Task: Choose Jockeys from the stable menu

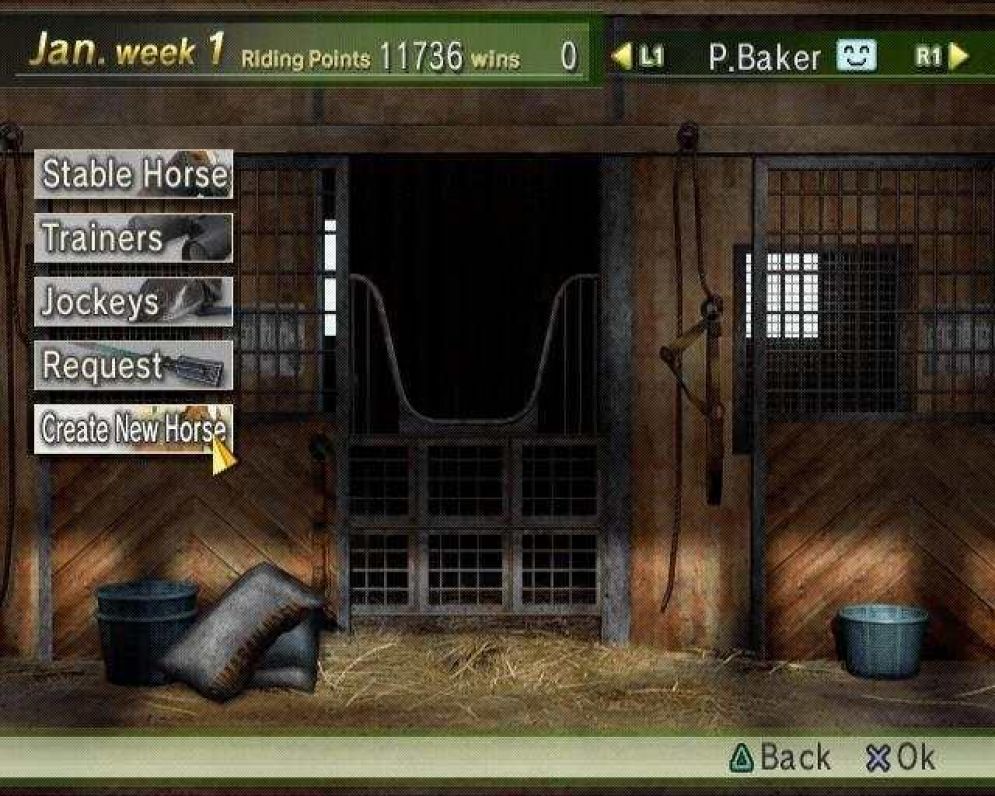Action: click(x=134, y=302)
